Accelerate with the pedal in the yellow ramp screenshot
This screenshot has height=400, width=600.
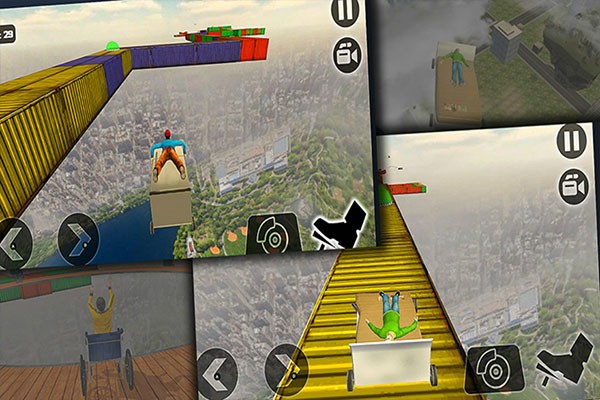564,364
